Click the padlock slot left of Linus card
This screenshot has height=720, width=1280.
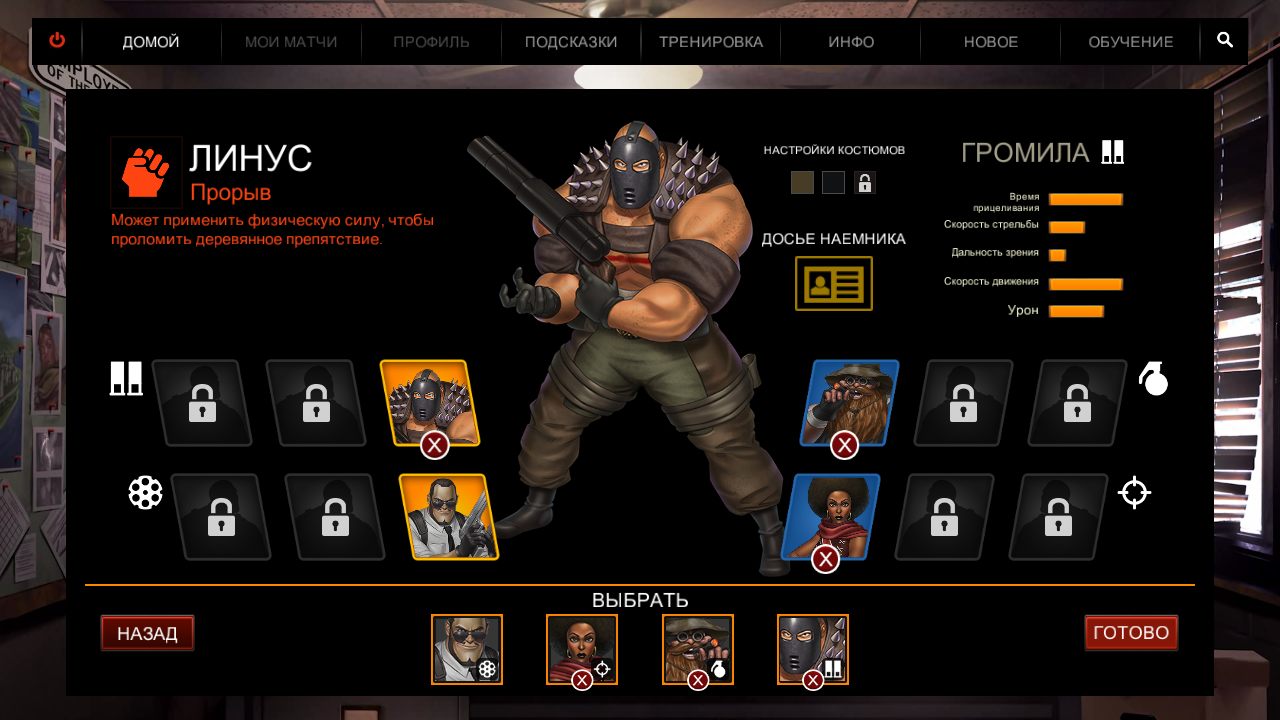tap(317, 403)
